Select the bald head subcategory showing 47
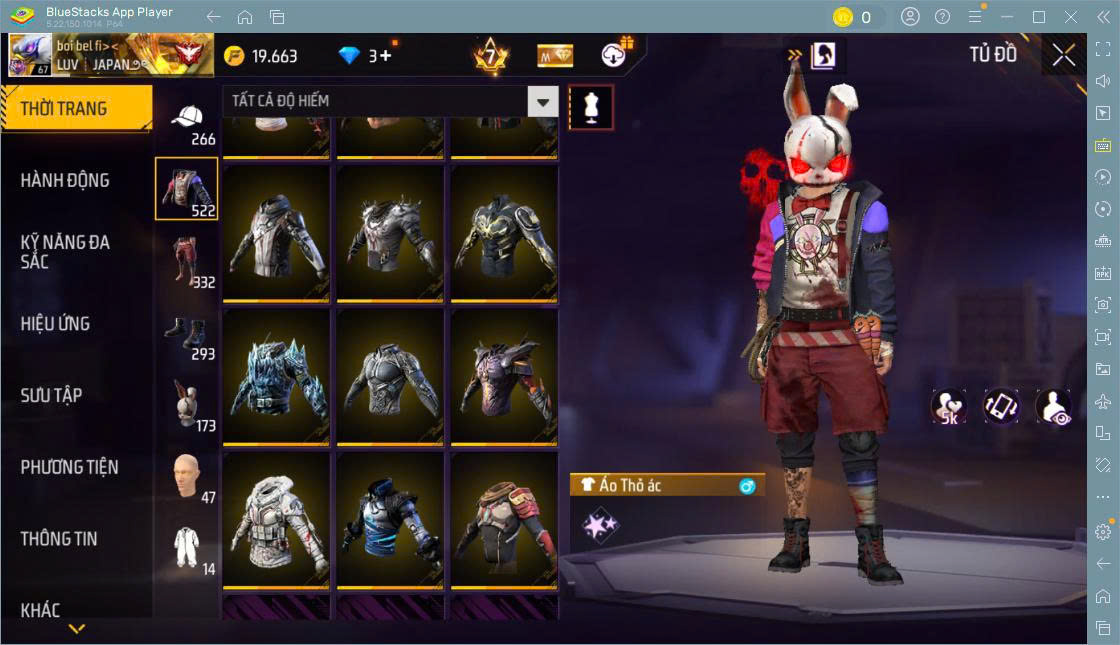The image size is (1120, 645). (187, 477)
